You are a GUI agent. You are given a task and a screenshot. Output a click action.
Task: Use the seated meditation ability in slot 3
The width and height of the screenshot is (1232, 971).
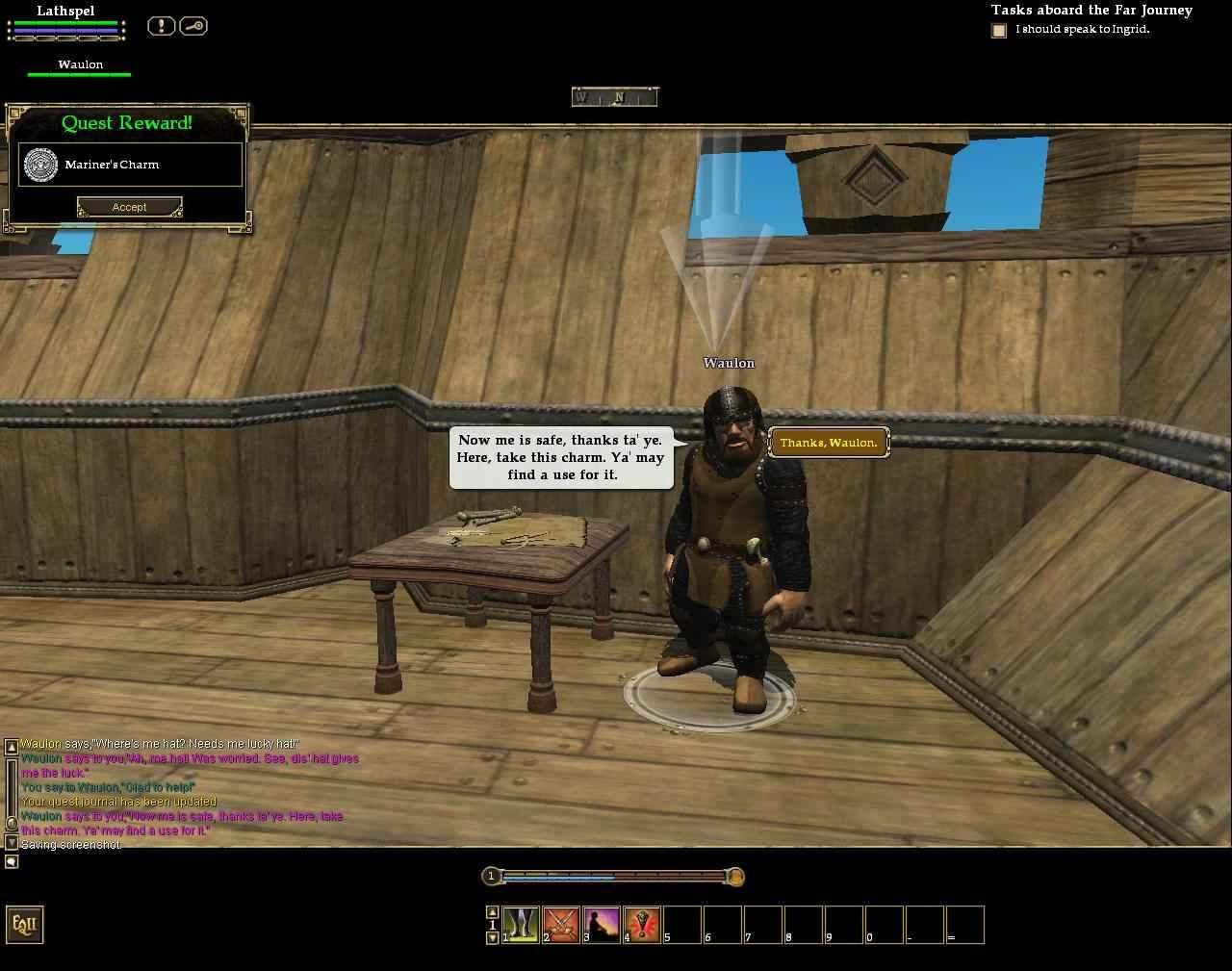click(x=602, y=925)
